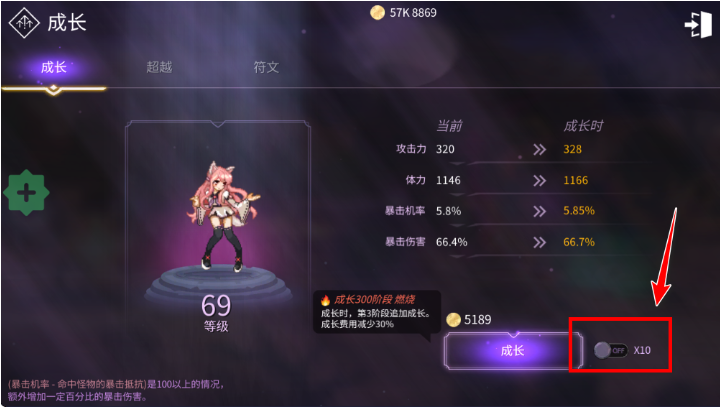720x408 pixels.
Task: Open the 超越 tab
Action: click(x=159, y=68)
